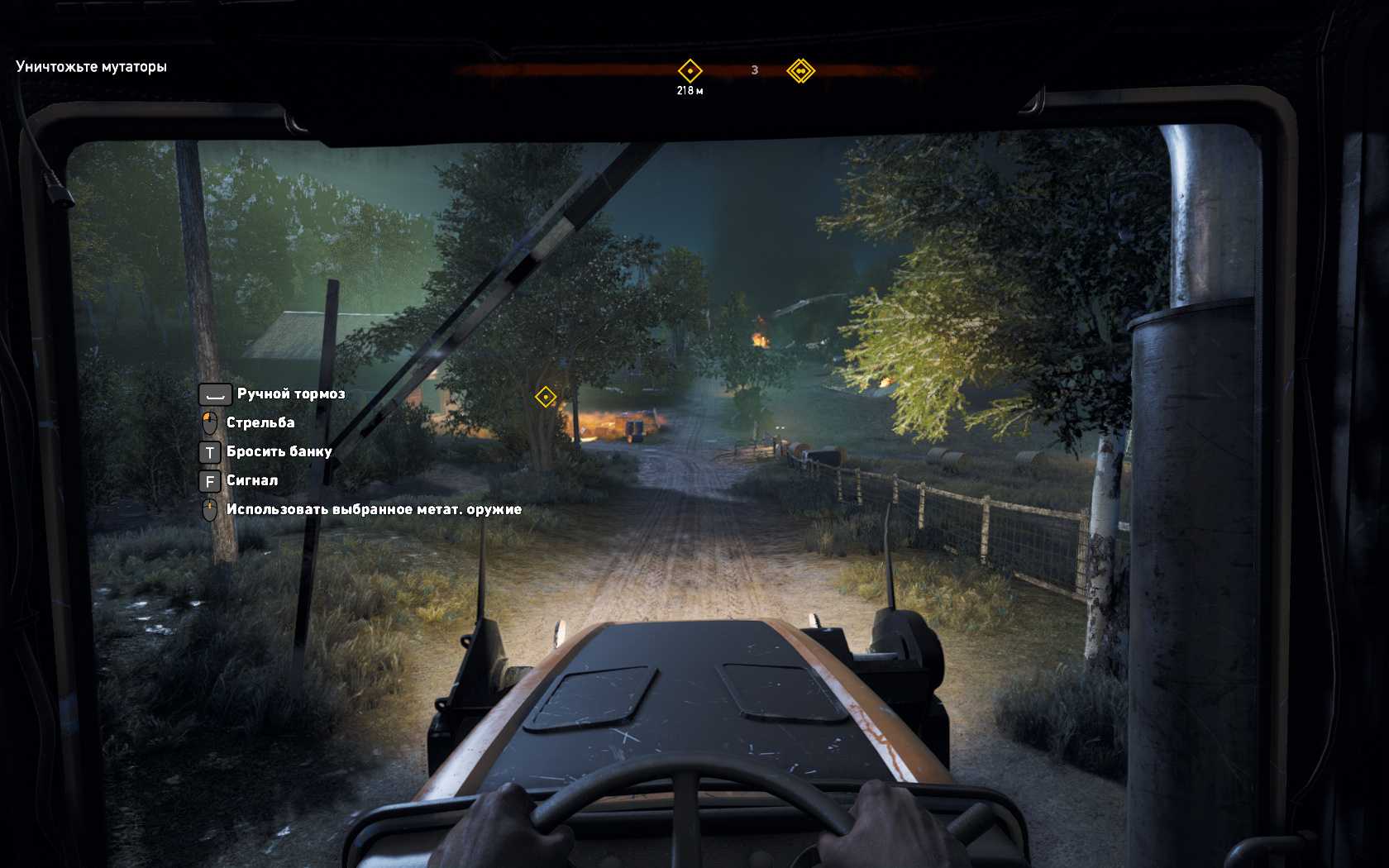The width and height of the screenshot is (1389, 868).
Task: Click the yellow diamond waypoint marker near the trees
Action: (546, 398)
